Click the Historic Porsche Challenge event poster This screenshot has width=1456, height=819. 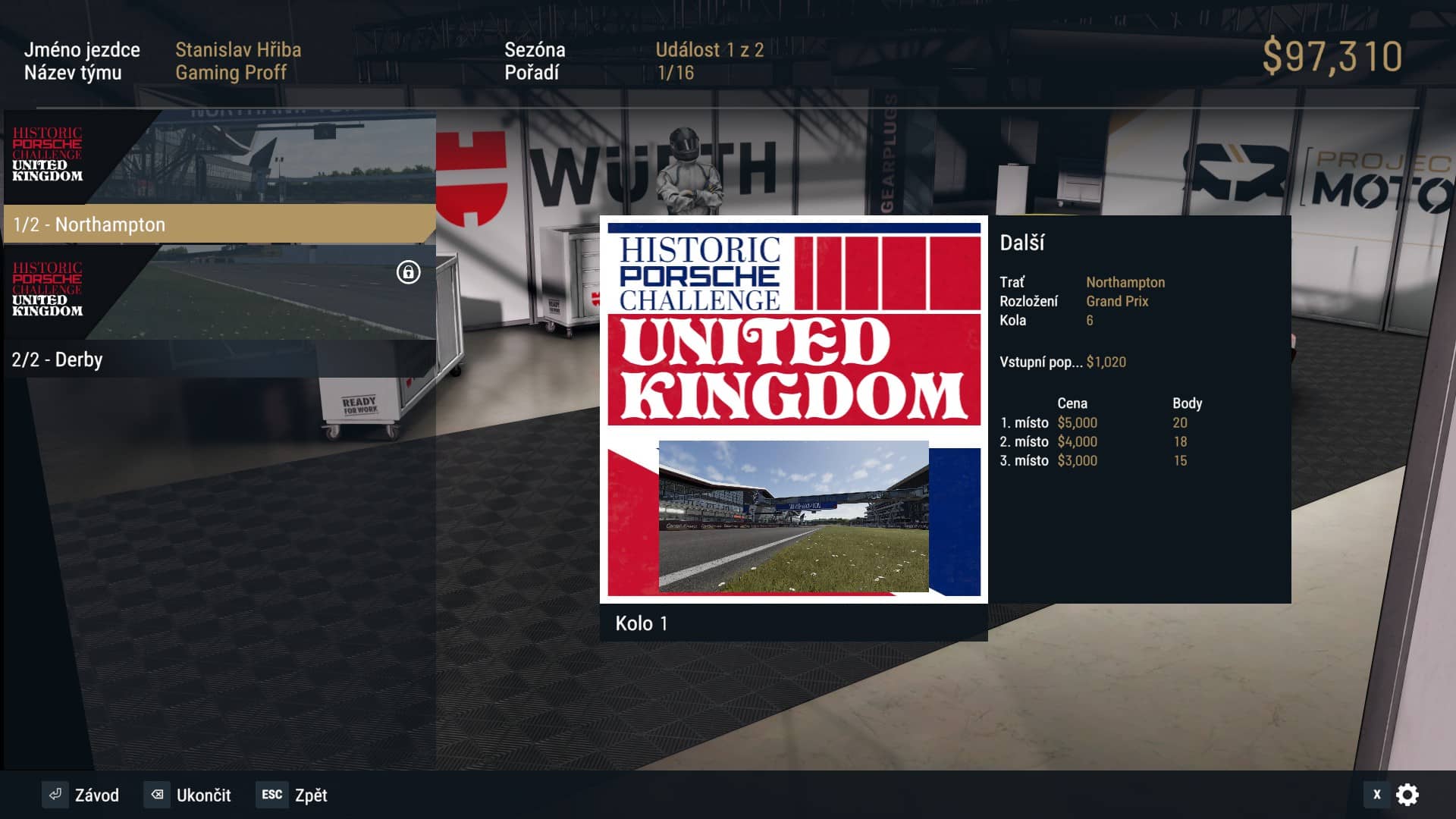(793, 409)
